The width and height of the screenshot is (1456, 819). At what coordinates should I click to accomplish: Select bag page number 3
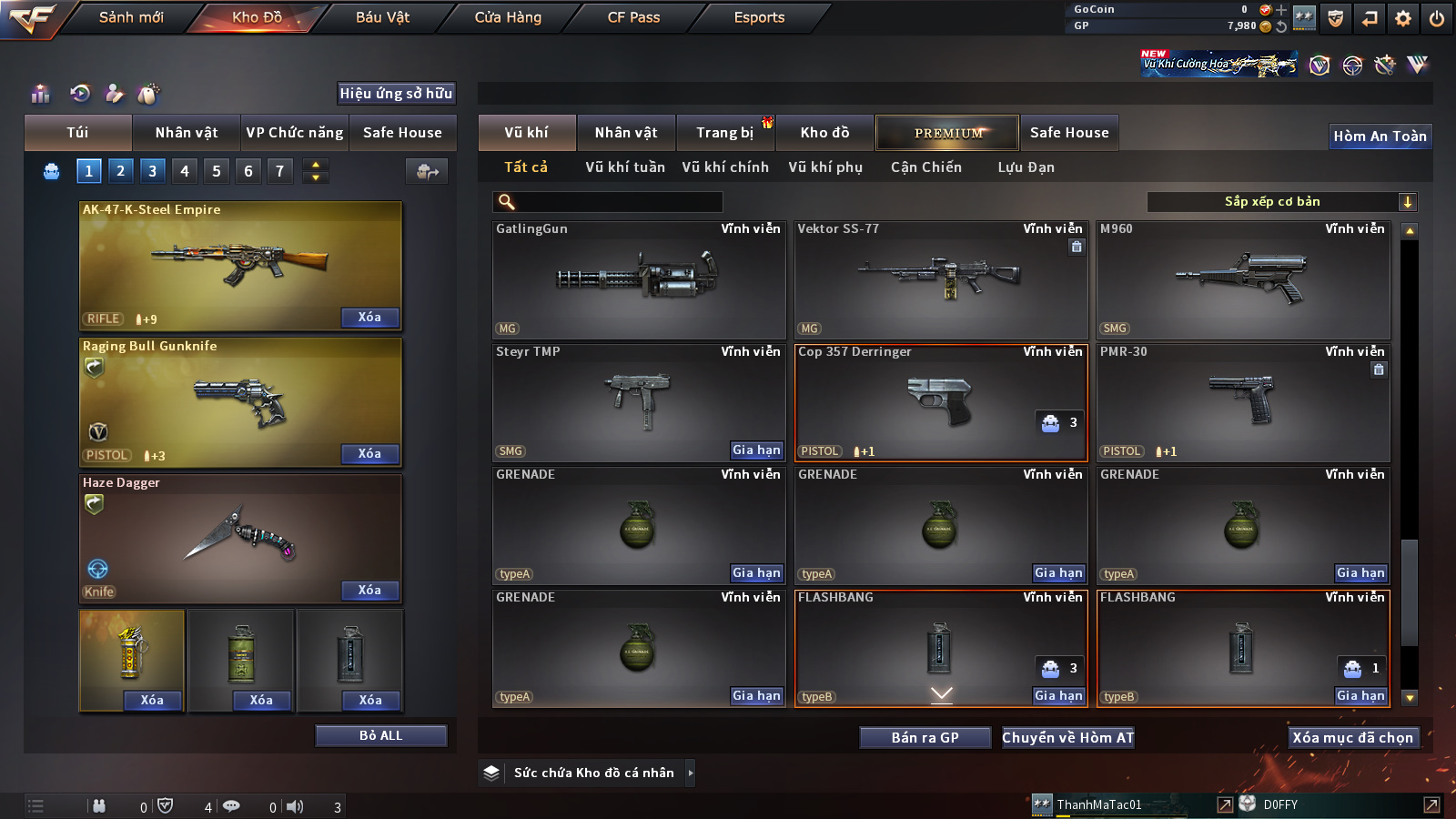point(152,171)
